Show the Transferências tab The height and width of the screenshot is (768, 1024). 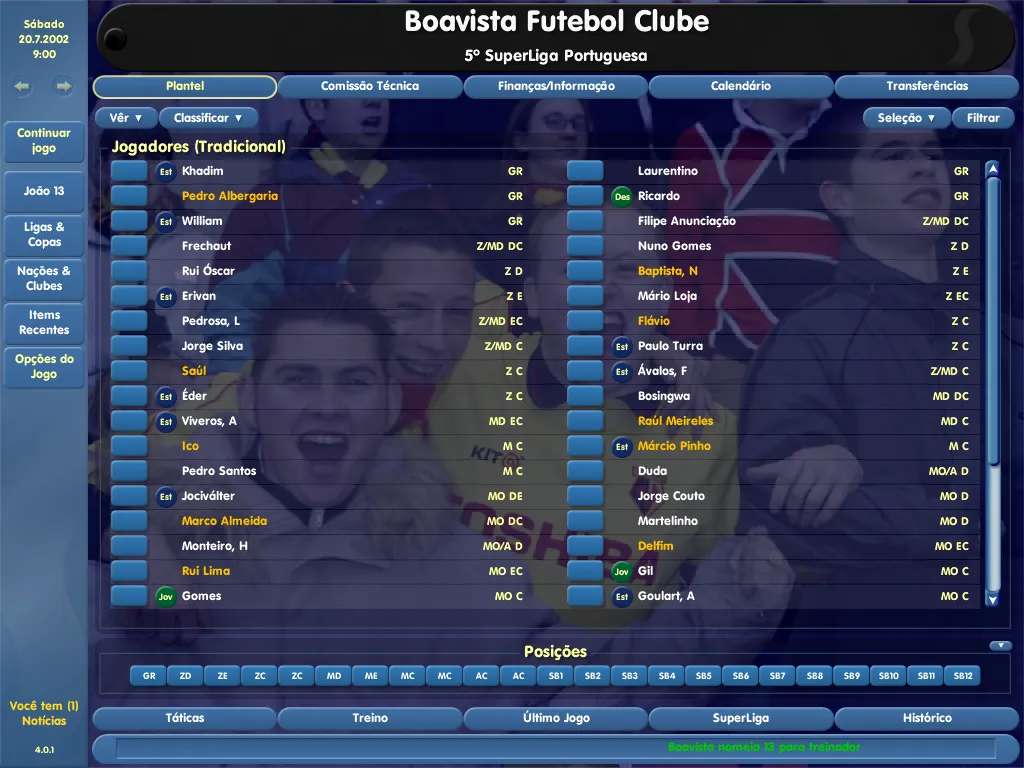(927, 87)
